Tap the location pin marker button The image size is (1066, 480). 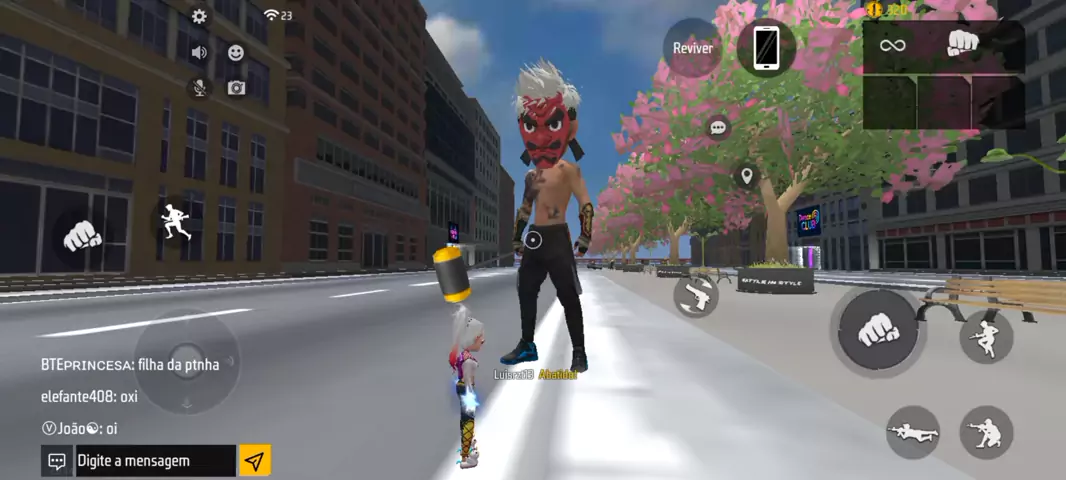745,177
